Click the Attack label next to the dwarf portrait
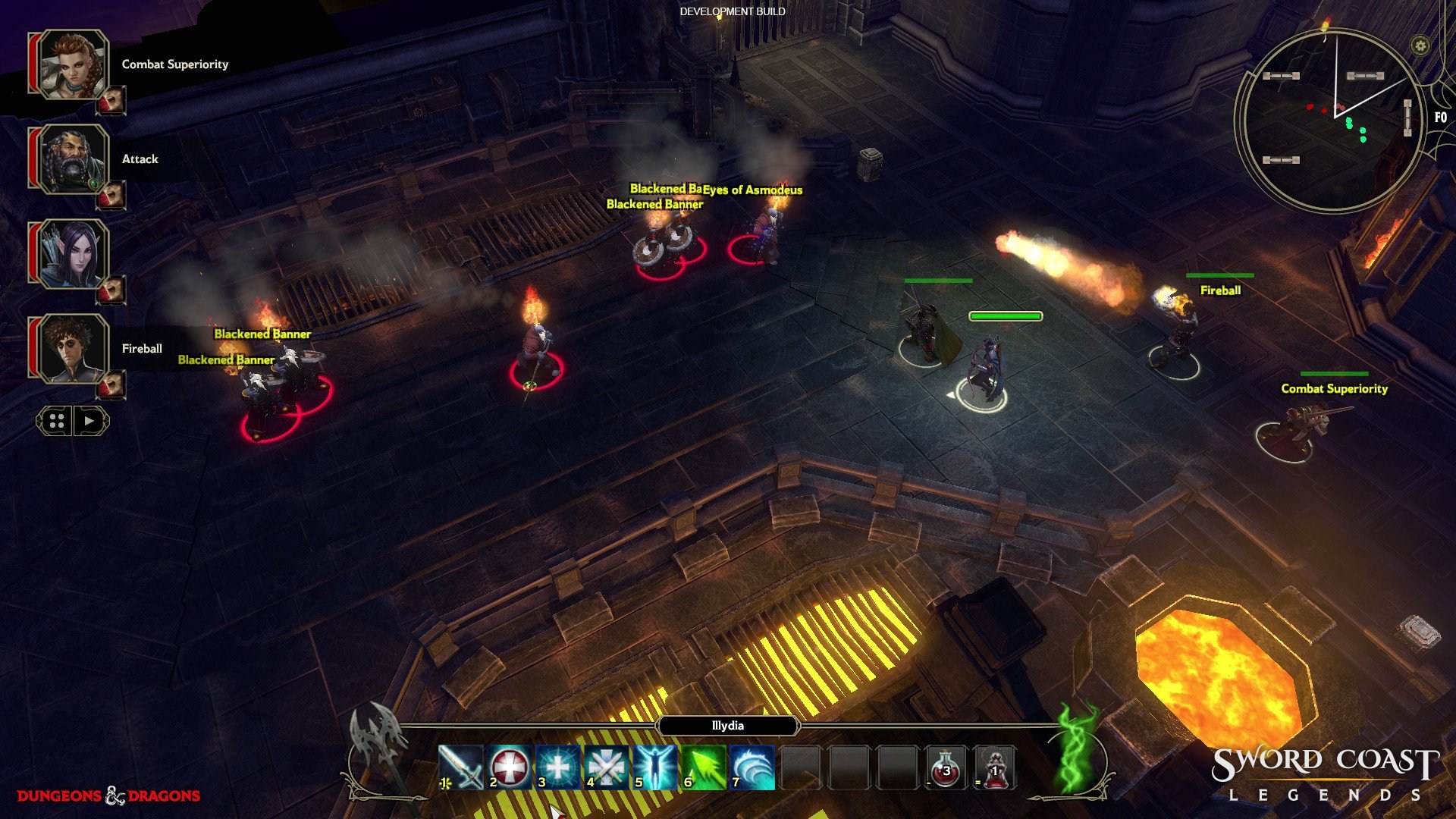The width and height of the screenshot is (1456, 819). coord(140,159)
